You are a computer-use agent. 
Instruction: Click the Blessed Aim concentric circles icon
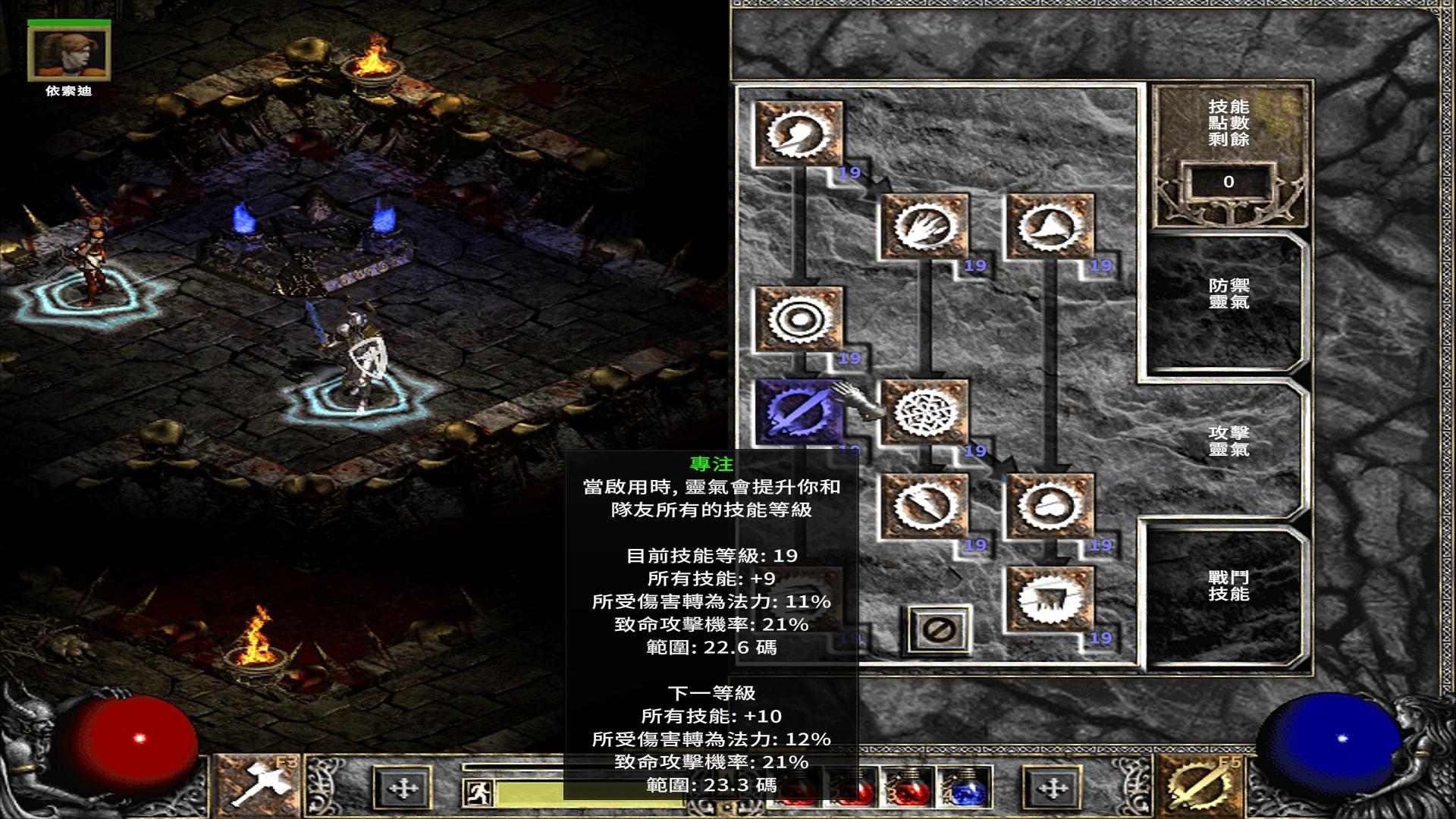point(796,322)
